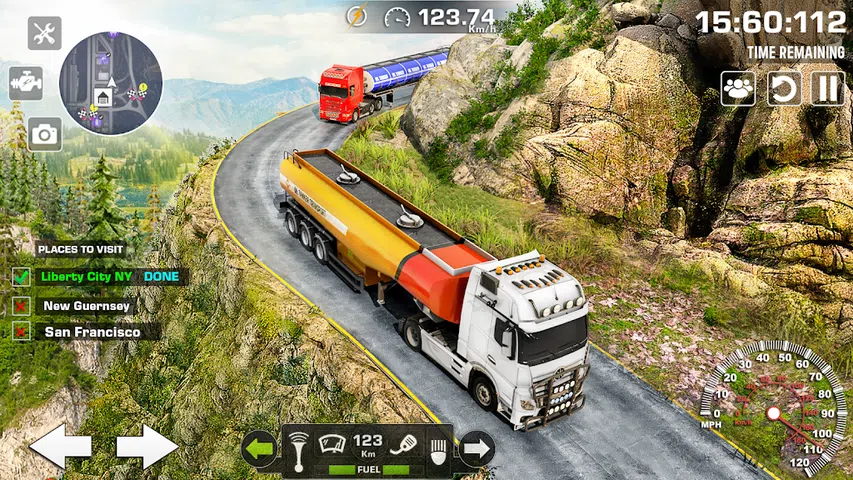Screen dimensions: 853x480
Task: Steer left with the white arrow
Action: (x=60, y=446)
